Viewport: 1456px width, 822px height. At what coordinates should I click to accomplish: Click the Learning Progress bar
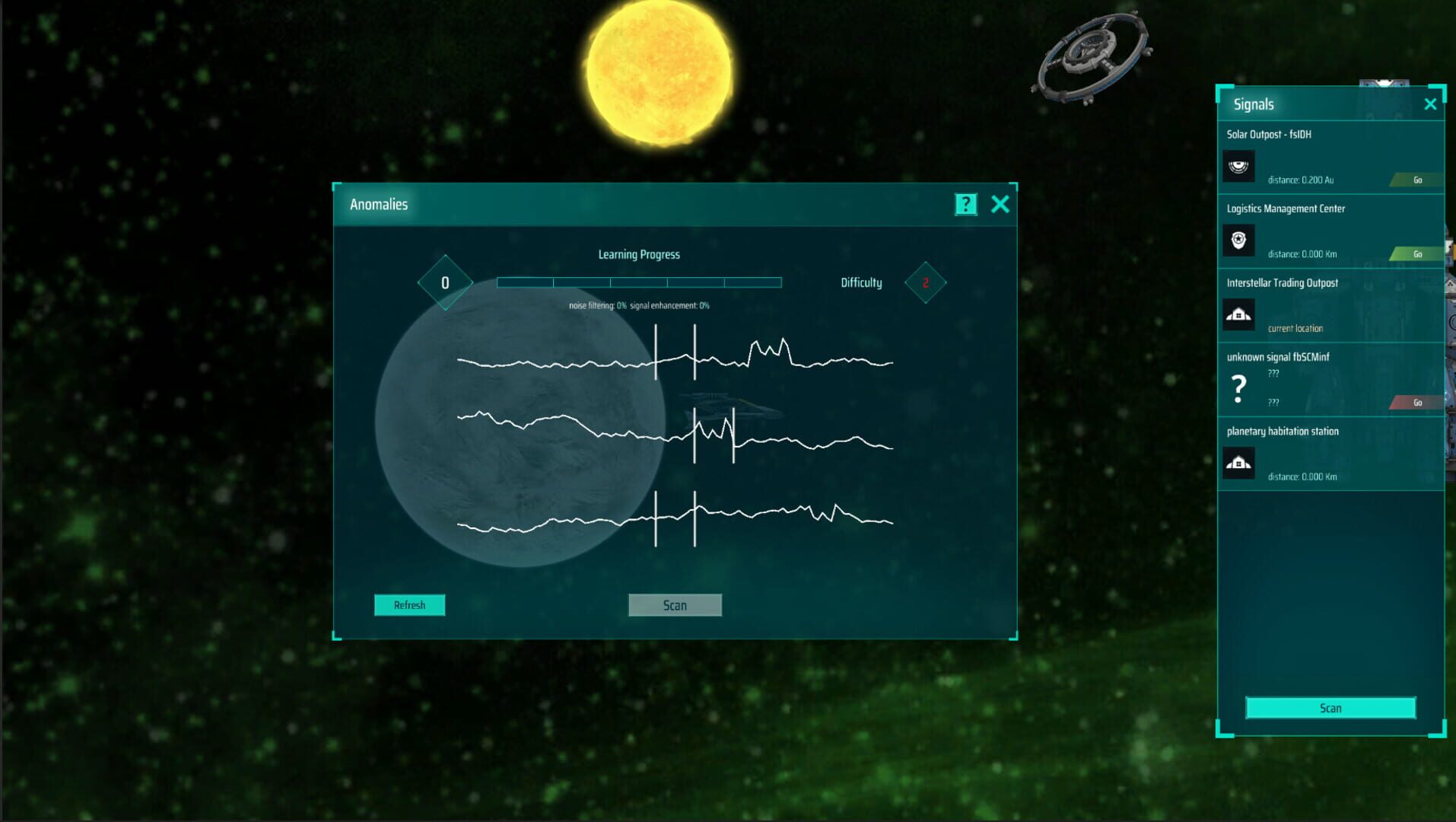pos(639,282)
